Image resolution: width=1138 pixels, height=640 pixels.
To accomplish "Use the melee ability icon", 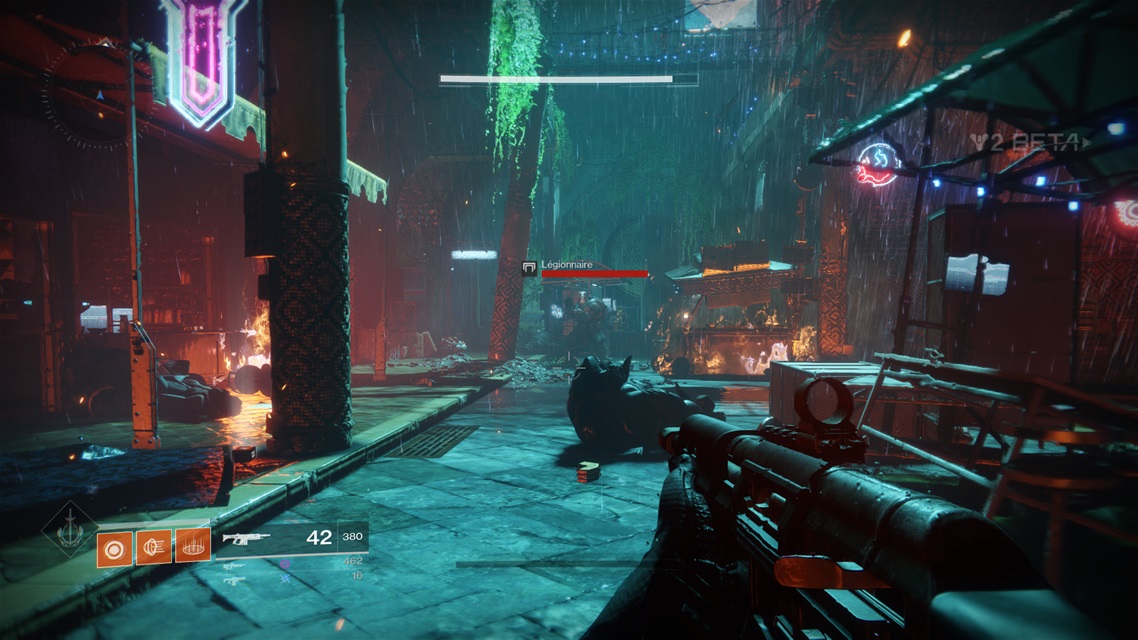I will (x=154, y=547).
